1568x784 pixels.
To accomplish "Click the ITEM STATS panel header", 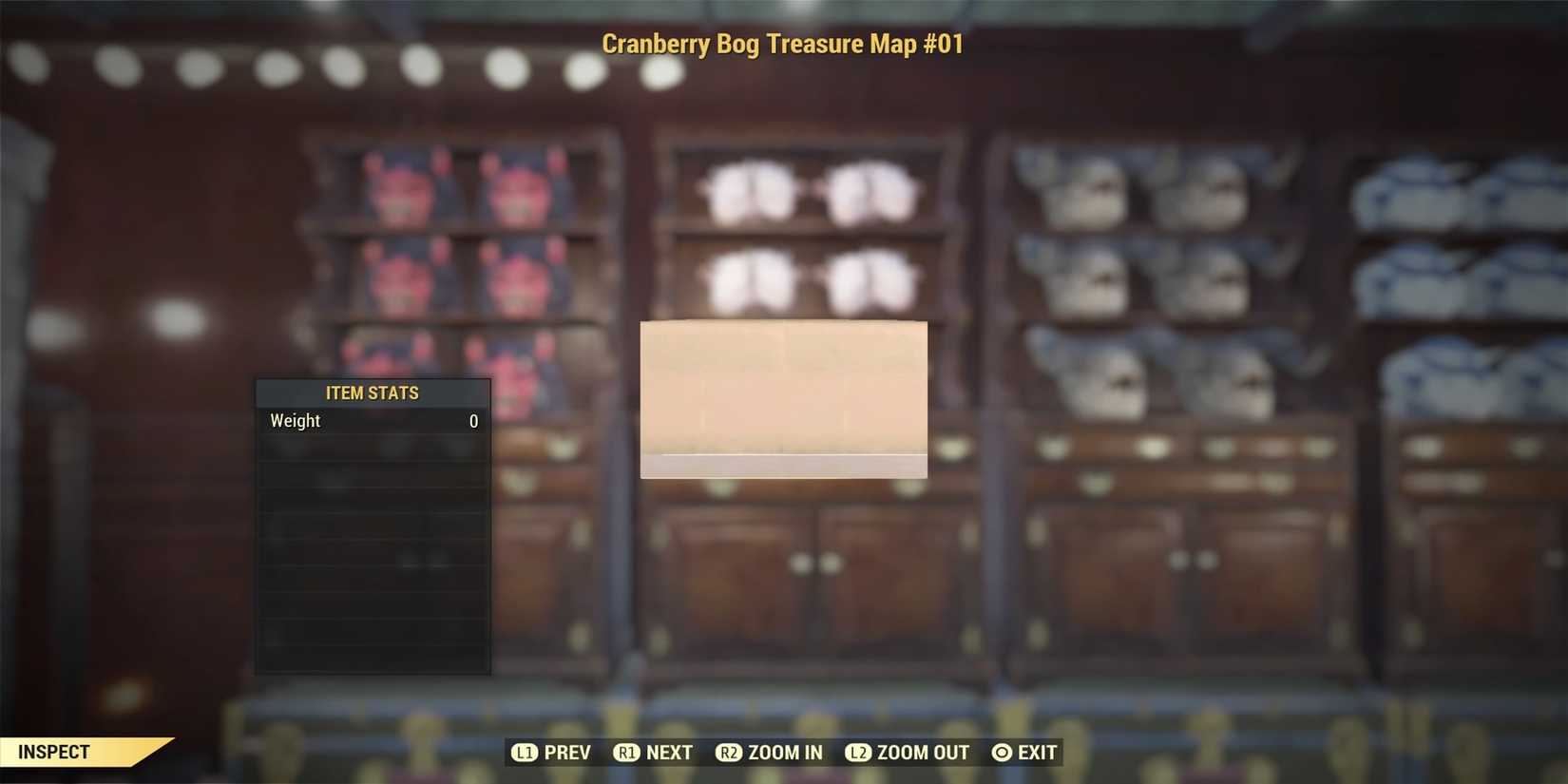I will click(373, 392).
